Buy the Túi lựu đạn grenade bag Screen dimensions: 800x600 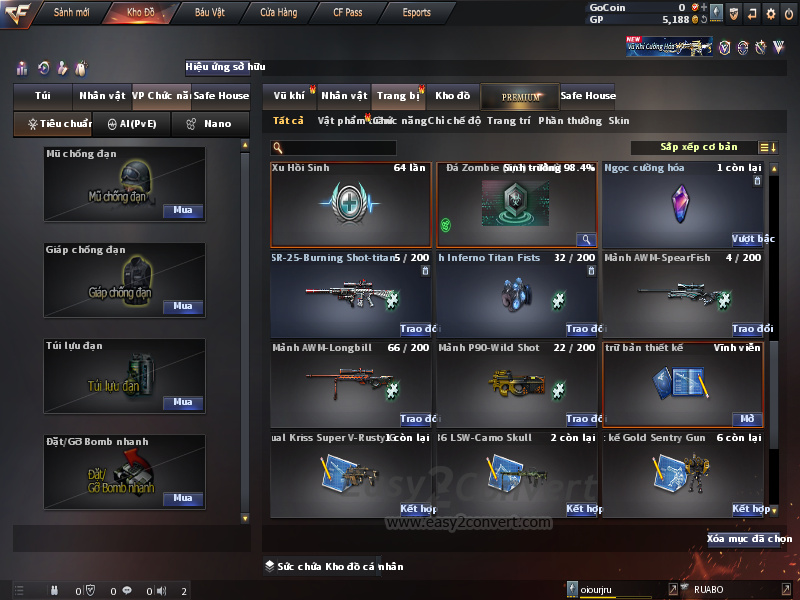(183, 402)
